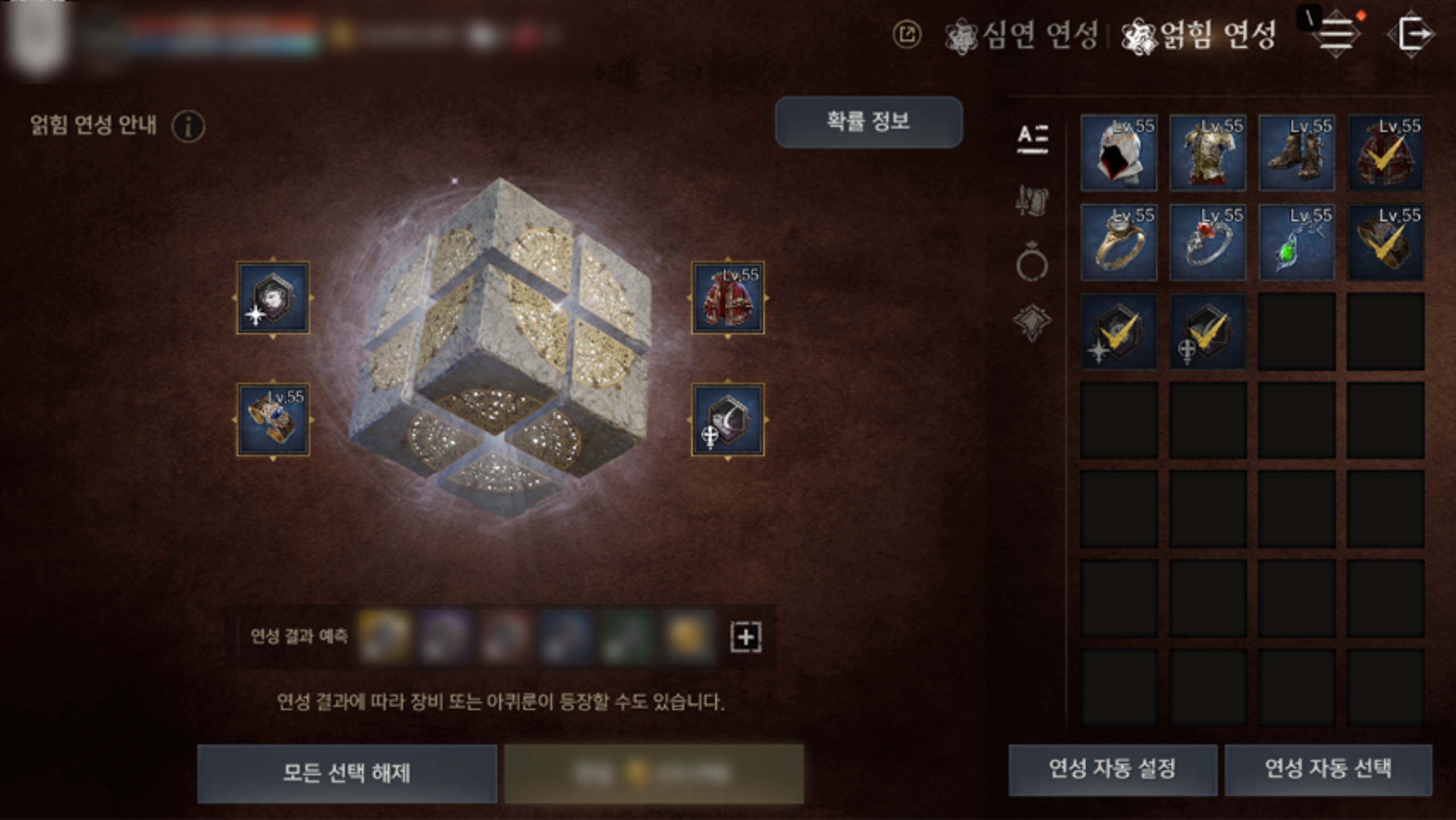Viewport: 1456px width, 820px height.
Task: Remove the gold bracelet from the synthesis slot
Action: (273, 420)
